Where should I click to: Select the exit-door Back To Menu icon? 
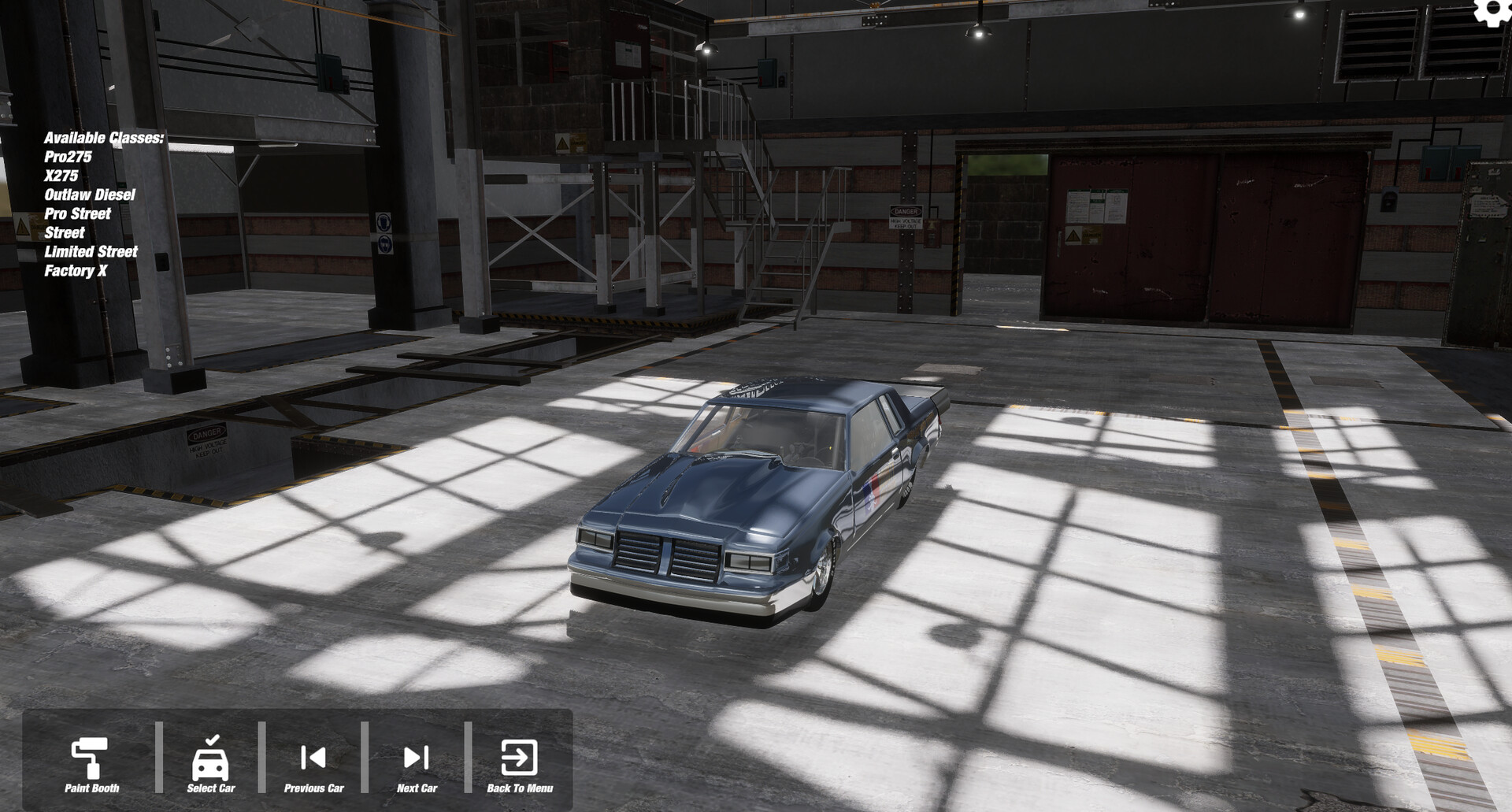point(520,756)
